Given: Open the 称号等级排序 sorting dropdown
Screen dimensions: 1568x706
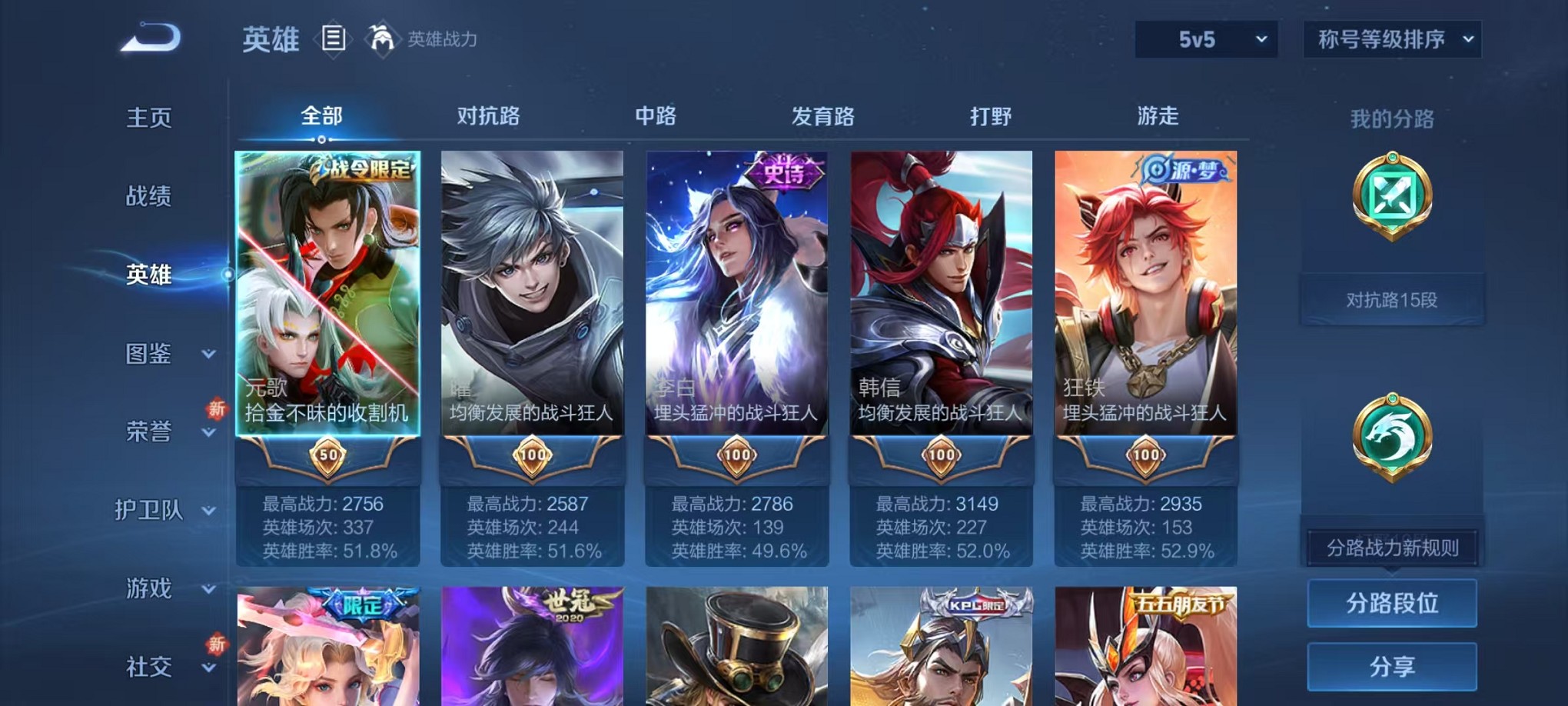Looking at the screenshot, I should pyautogui.click(x=1390, y=37).
